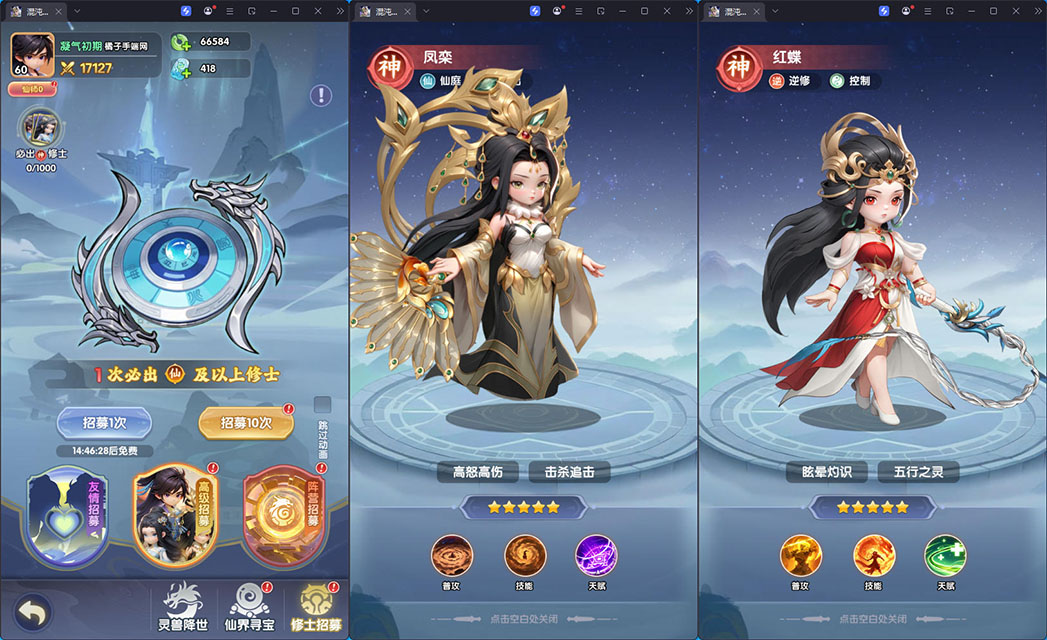The width and height of the screenshot is (1047, 640).
Task: Toggle the 跳过动画 skip animation checkbox
Action: point(322,405)
